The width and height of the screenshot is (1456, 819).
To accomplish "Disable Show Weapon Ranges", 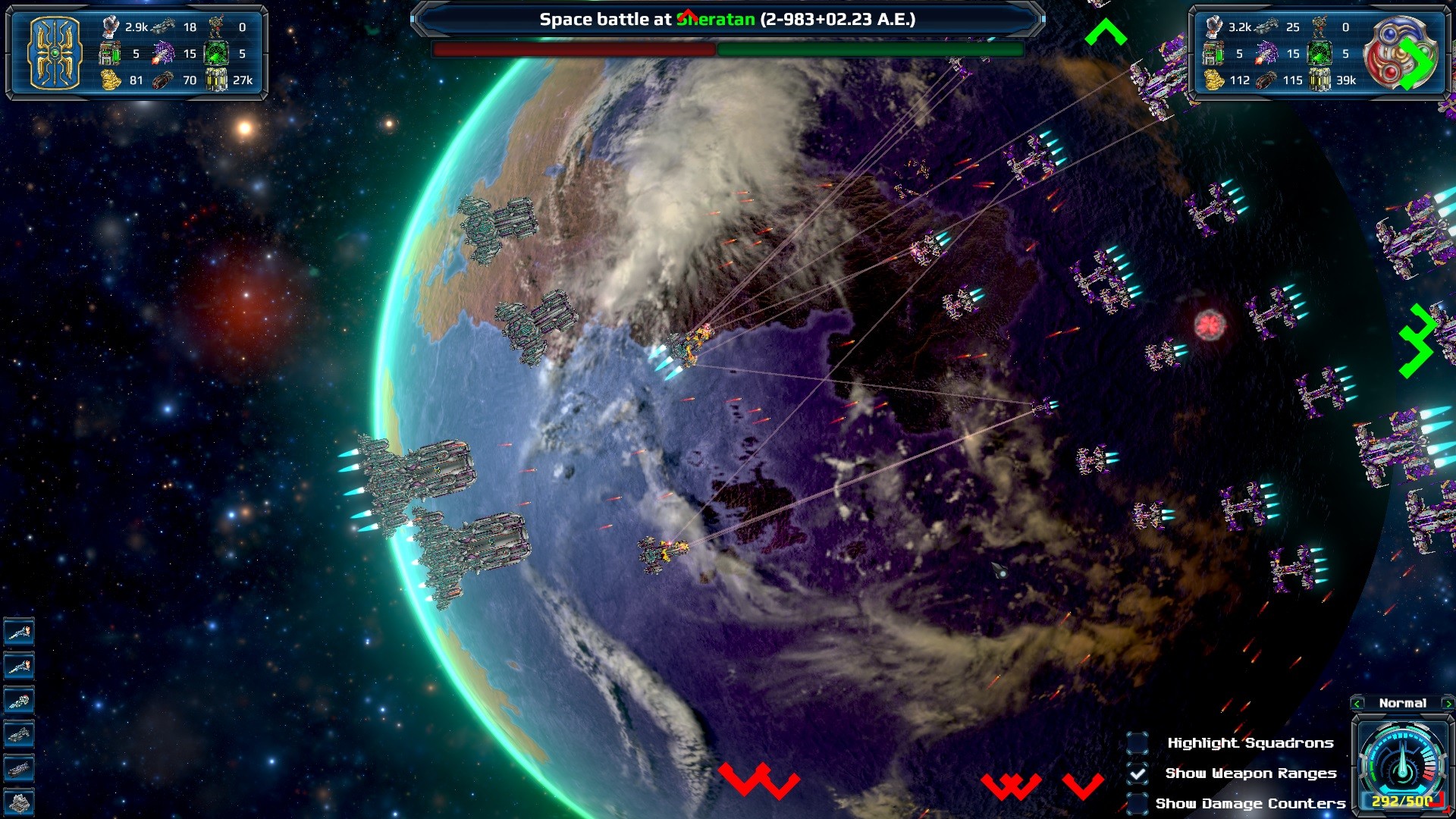I will [1137, 773].
